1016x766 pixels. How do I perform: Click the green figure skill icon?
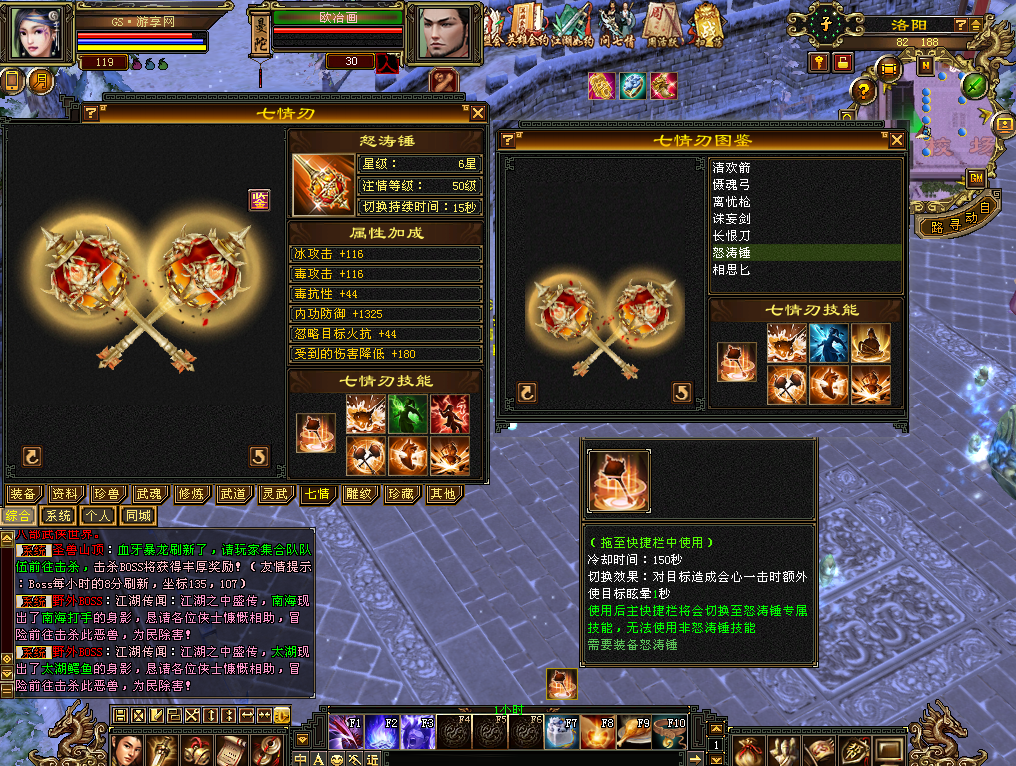[x=408, y=414]
